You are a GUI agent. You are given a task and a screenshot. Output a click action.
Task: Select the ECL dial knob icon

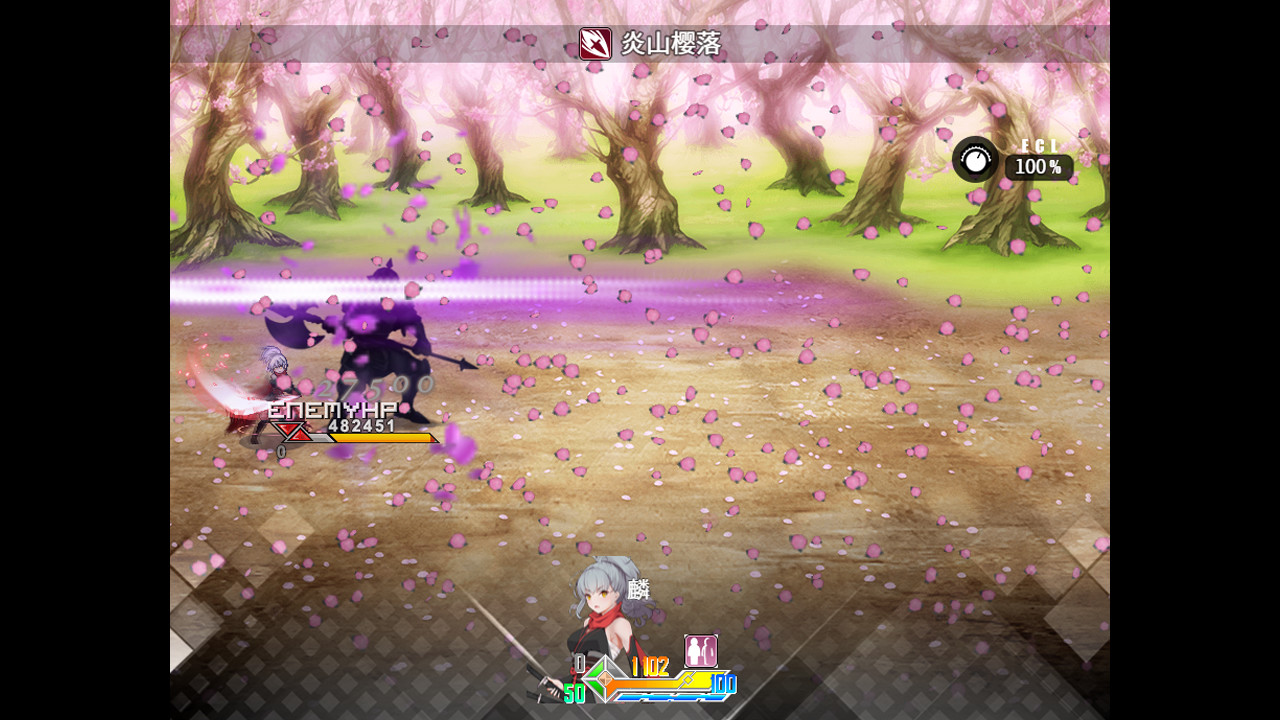[x=977, y=160]
